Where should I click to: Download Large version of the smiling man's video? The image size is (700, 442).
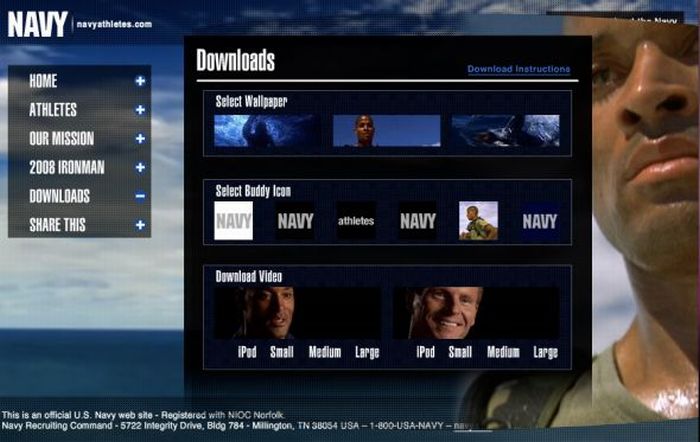point(545,352)
